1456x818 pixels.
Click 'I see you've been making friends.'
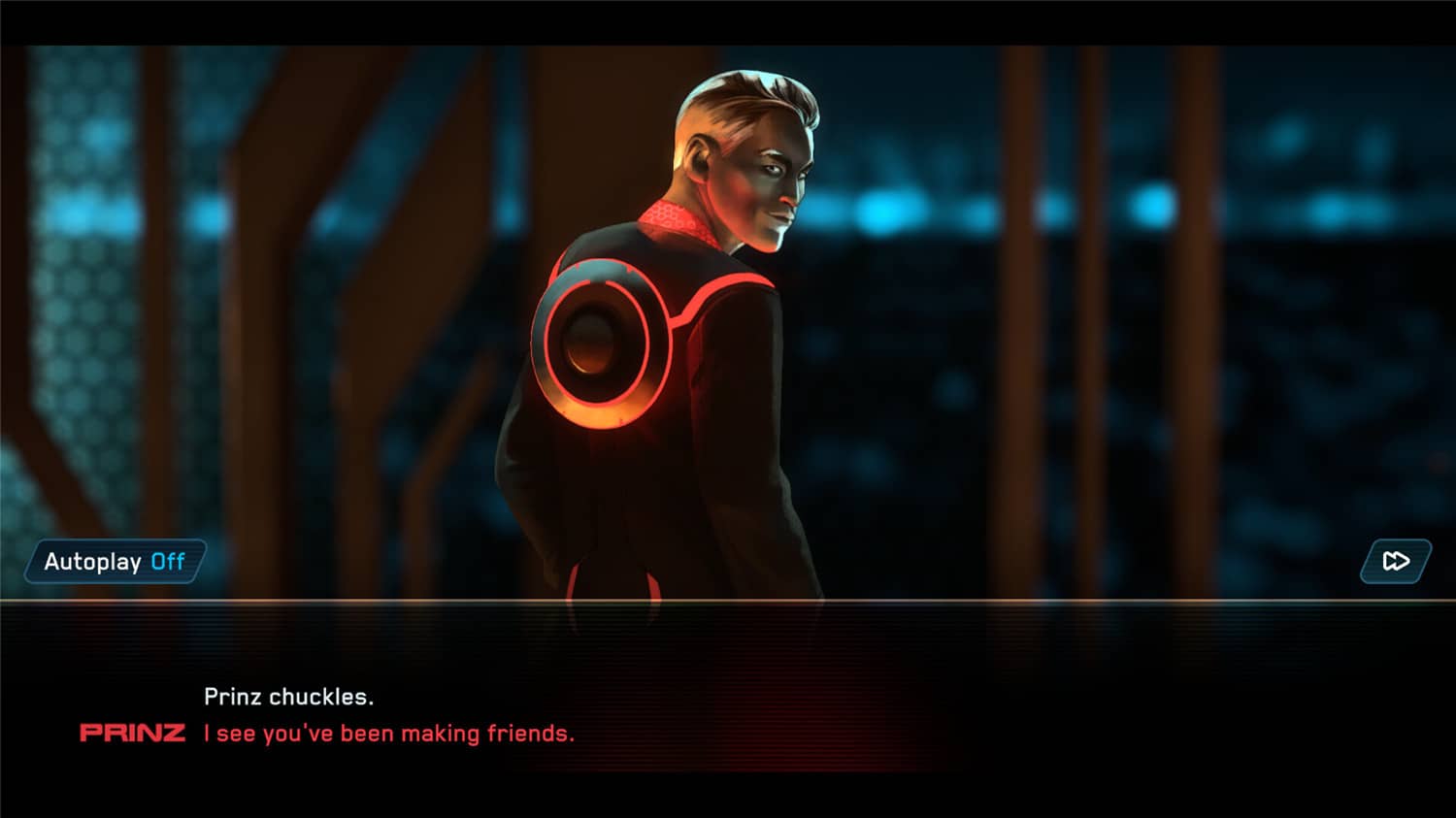tap(386, 734)
